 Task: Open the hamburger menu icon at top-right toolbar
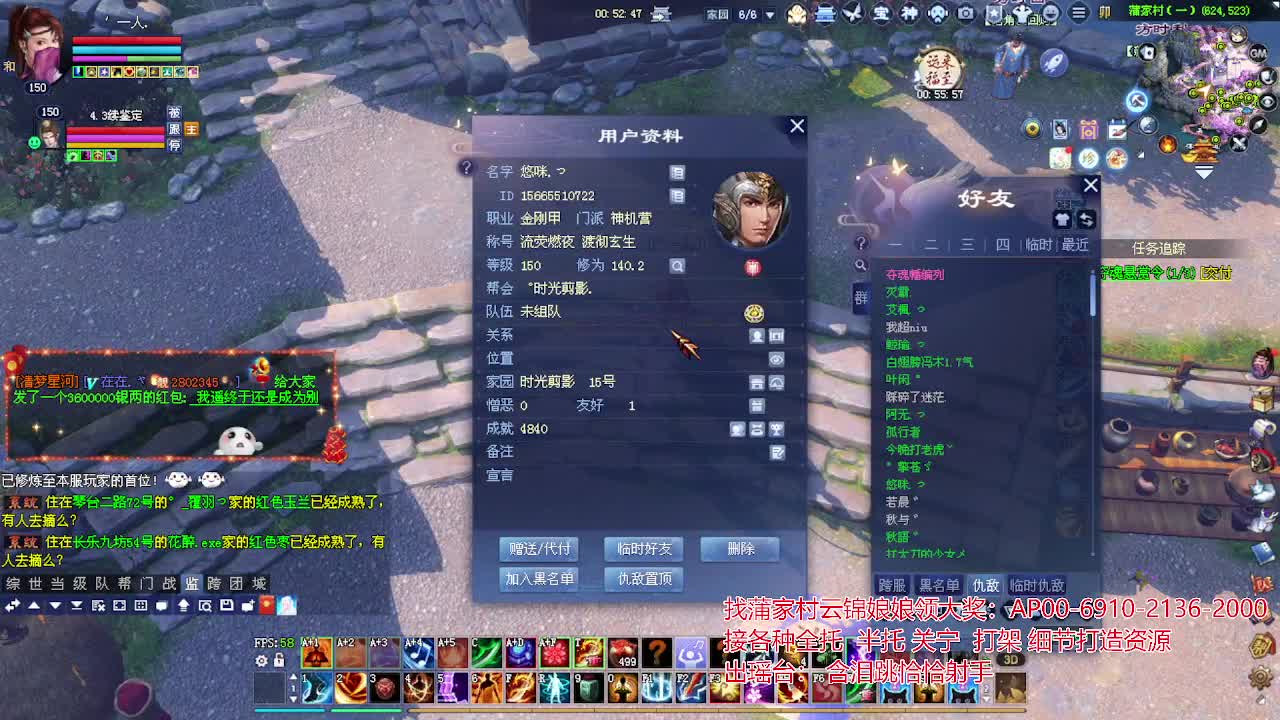1079,12
